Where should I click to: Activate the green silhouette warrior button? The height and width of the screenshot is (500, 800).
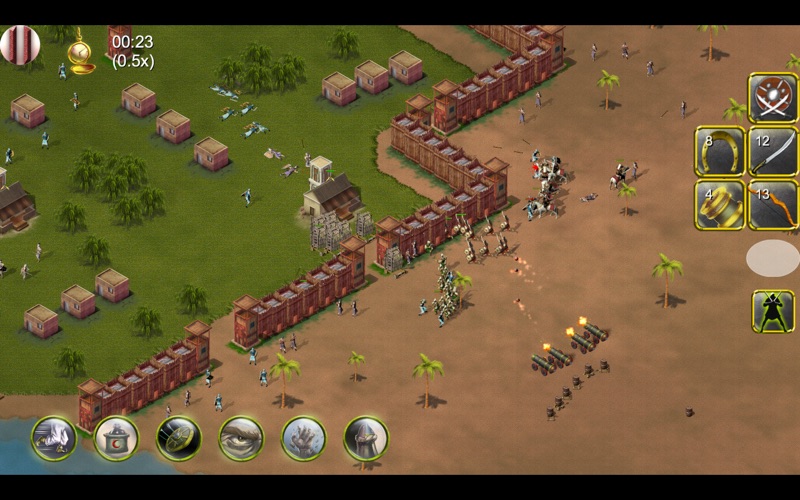[x=773, y=311]
